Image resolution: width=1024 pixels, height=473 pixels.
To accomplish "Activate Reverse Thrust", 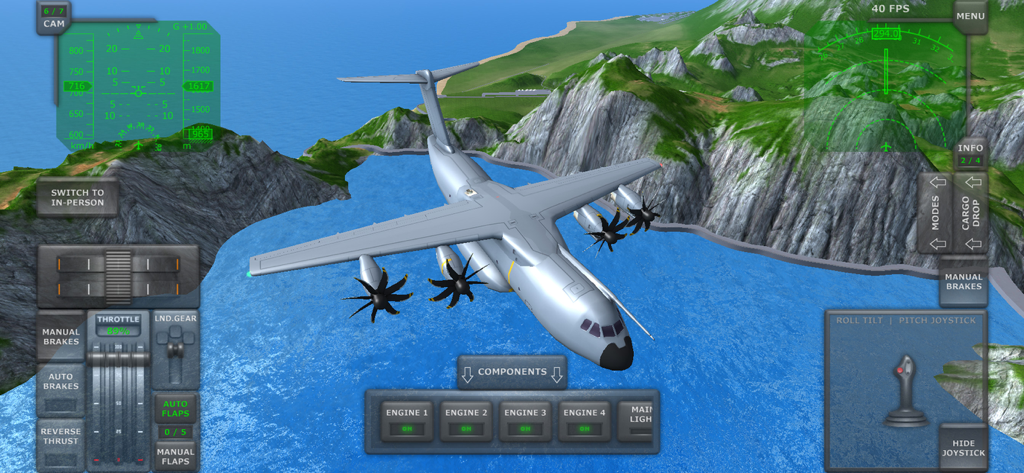I will pos(61,441).
